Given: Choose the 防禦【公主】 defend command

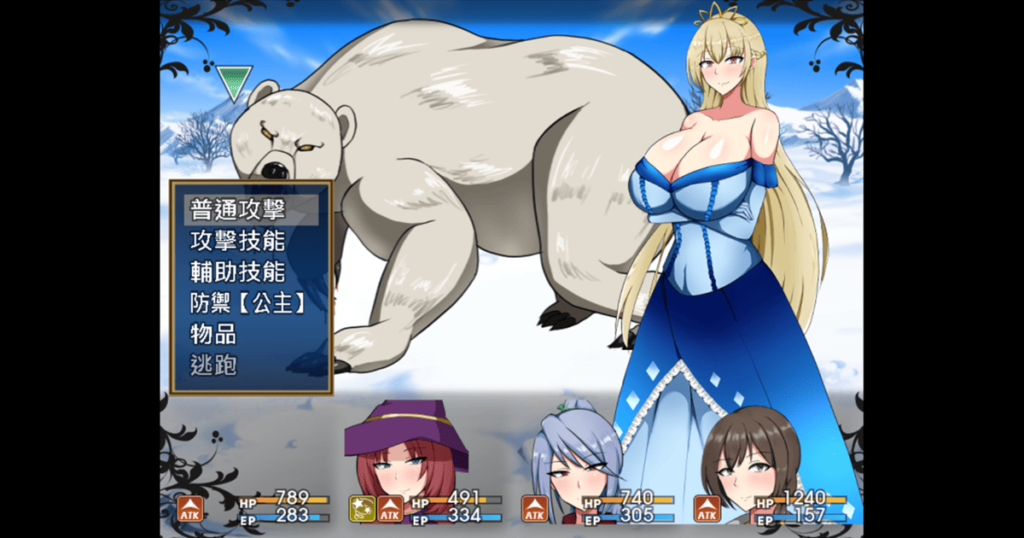Looking at the screenshot, I should click(247, 303).
